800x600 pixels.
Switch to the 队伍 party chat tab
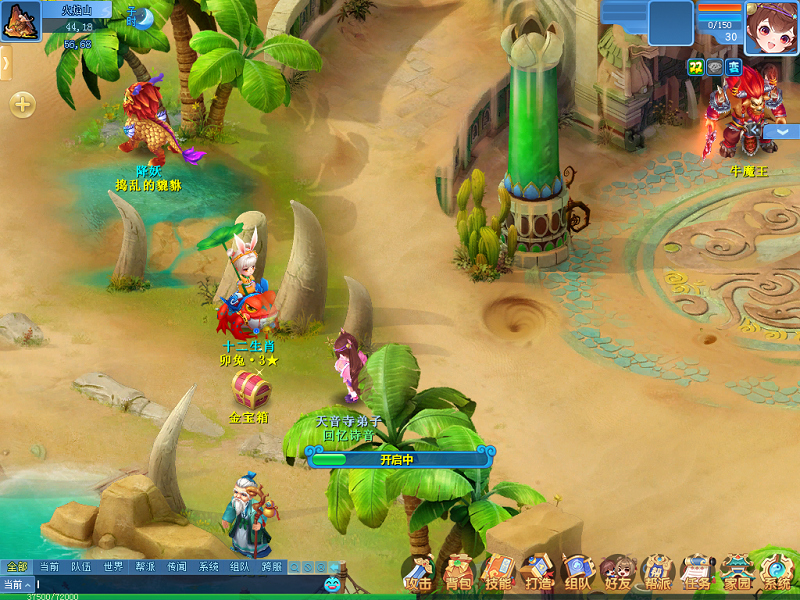click(81, 567)
